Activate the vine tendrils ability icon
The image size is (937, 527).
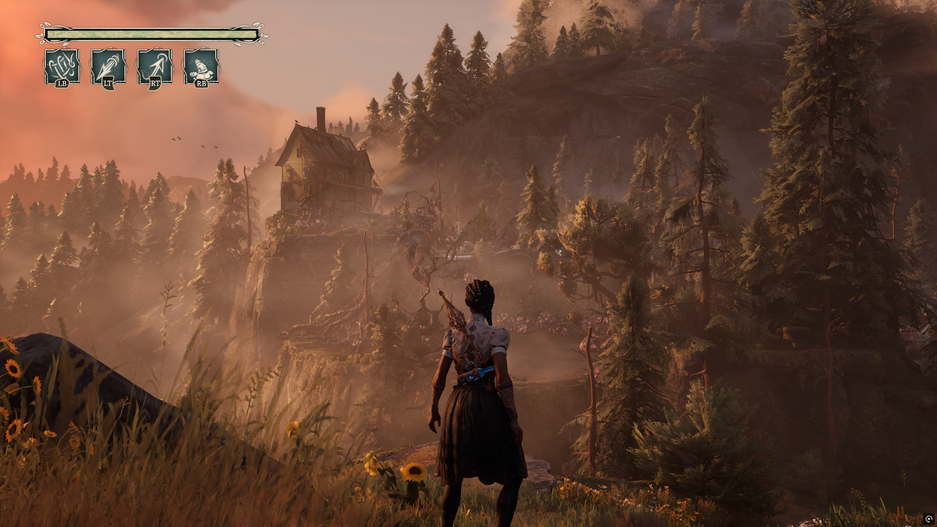pyautogui.click(x=62, y=66)
